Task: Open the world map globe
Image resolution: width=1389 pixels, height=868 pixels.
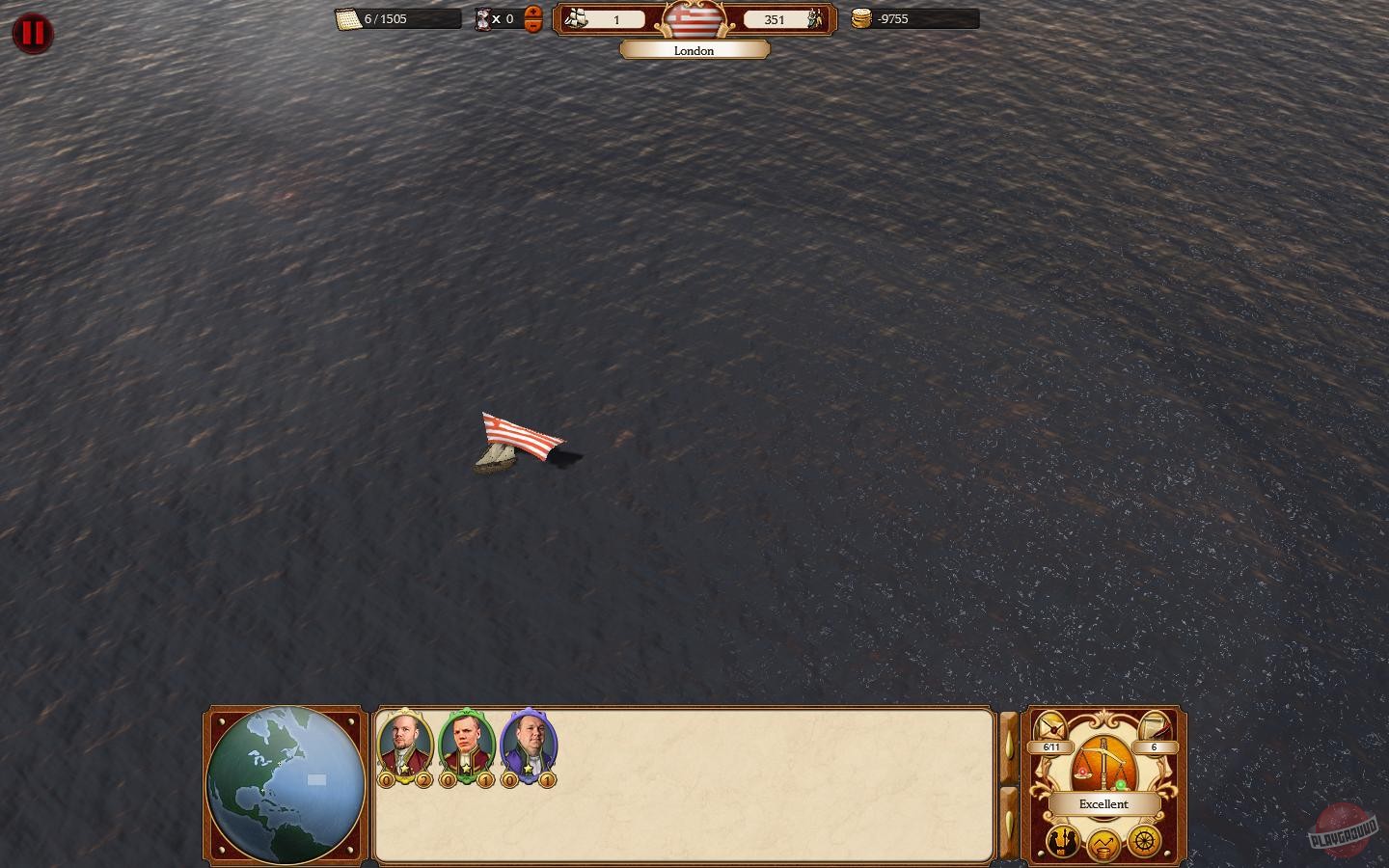Action: (284, 783)
